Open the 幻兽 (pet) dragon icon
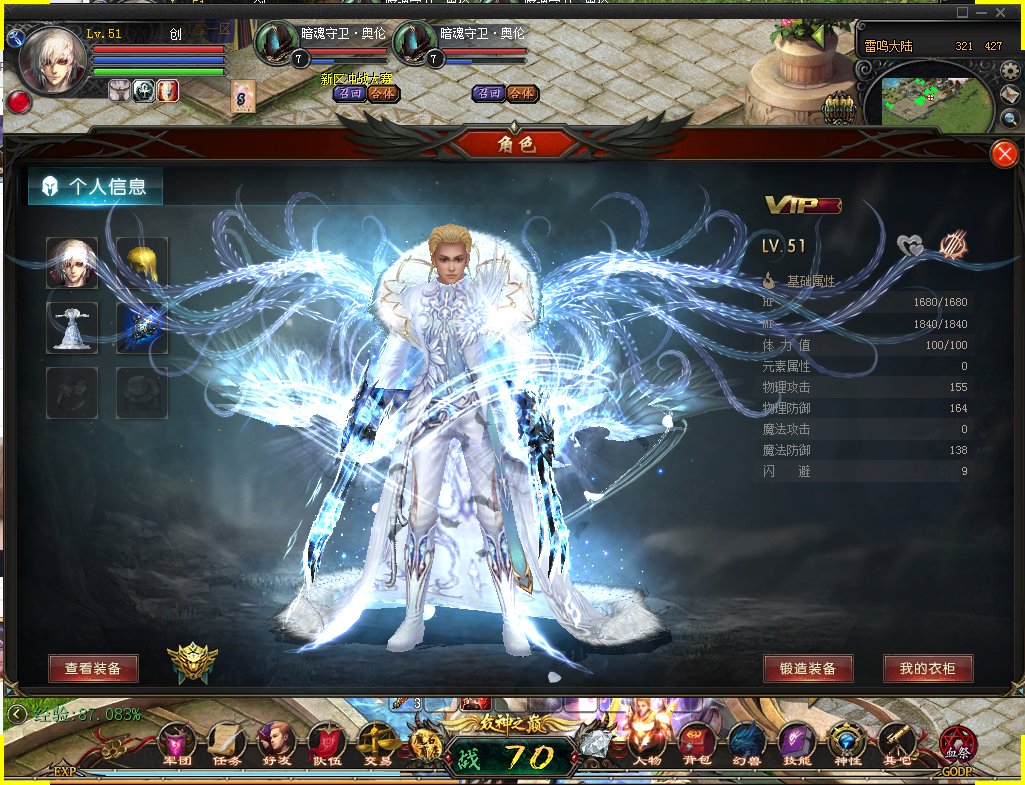 coord(746,744)
